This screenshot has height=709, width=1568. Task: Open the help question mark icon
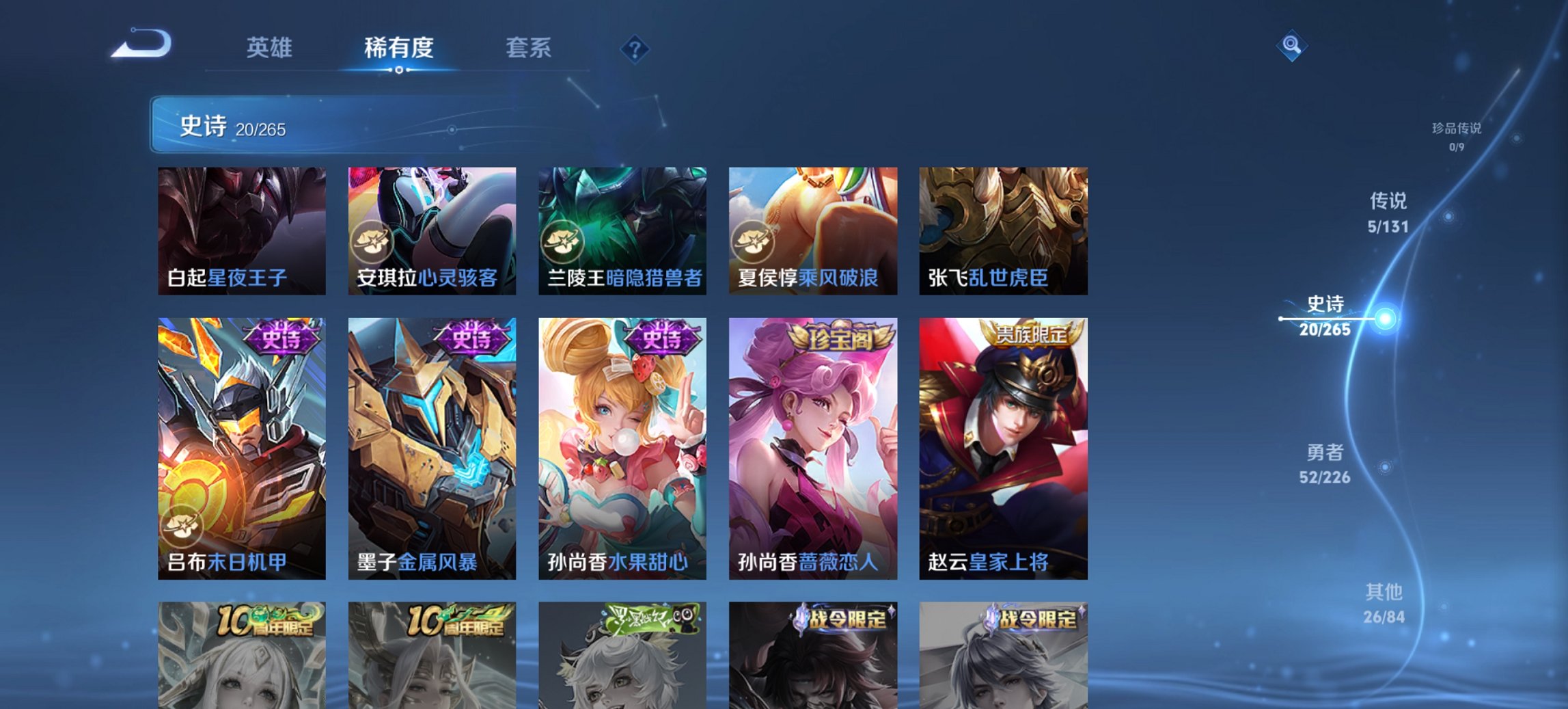[x=635, y=49]
